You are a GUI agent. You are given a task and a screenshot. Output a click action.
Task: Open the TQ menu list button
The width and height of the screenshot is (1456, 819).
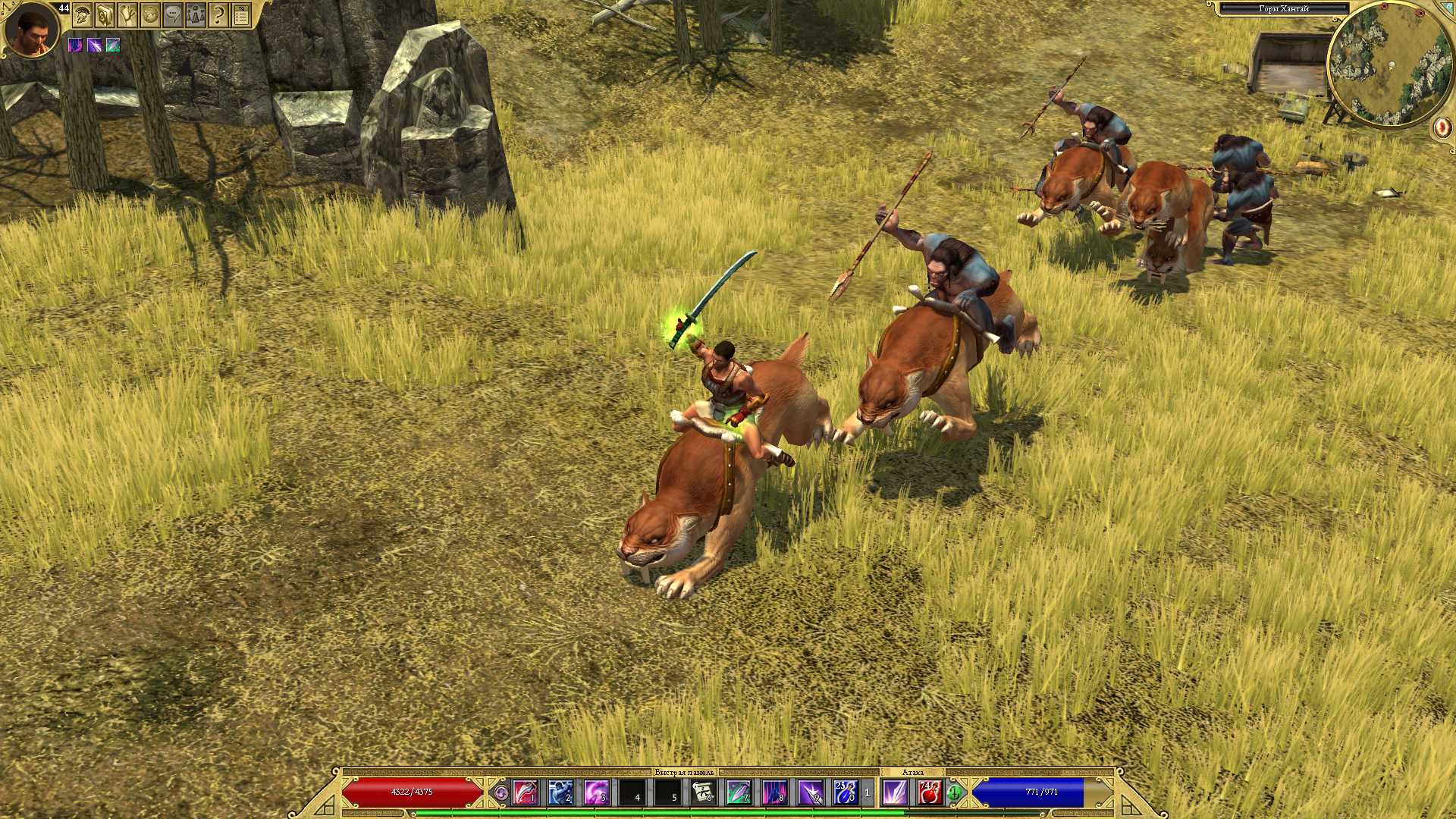pos(241,14)
